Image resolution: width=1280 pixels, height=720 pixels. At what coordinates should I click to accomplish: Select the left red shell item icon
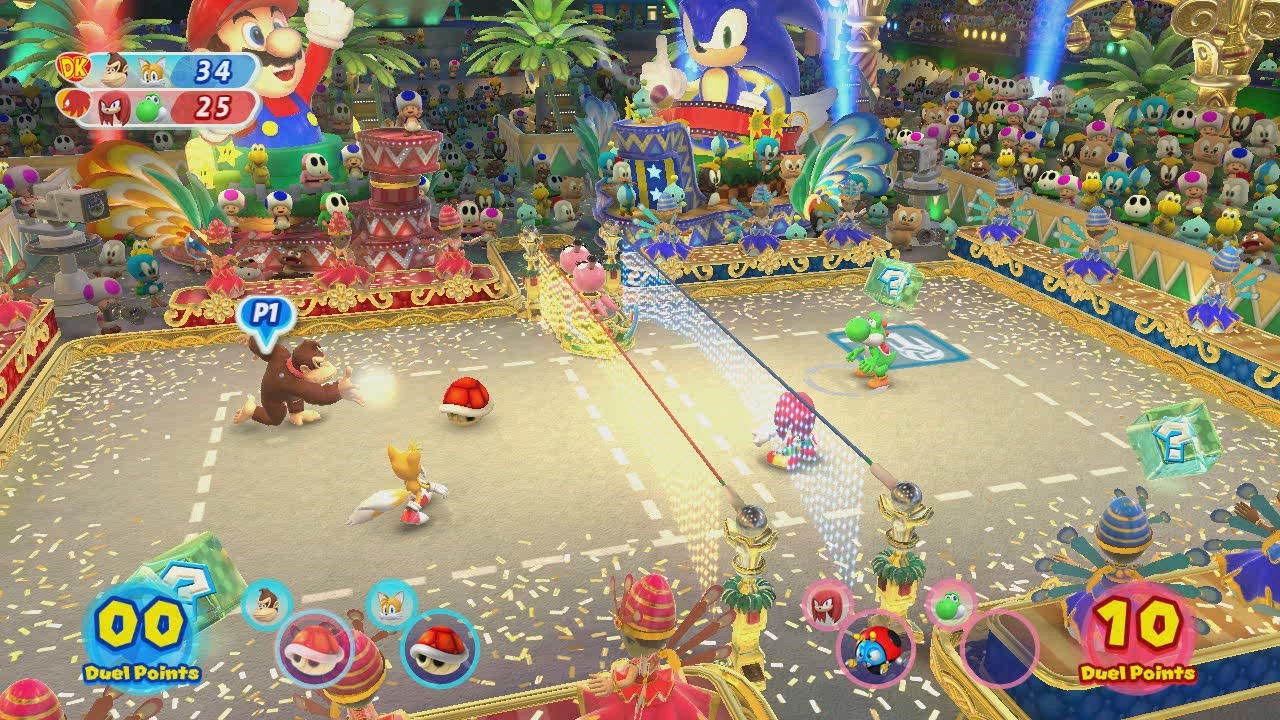(312, 652)
